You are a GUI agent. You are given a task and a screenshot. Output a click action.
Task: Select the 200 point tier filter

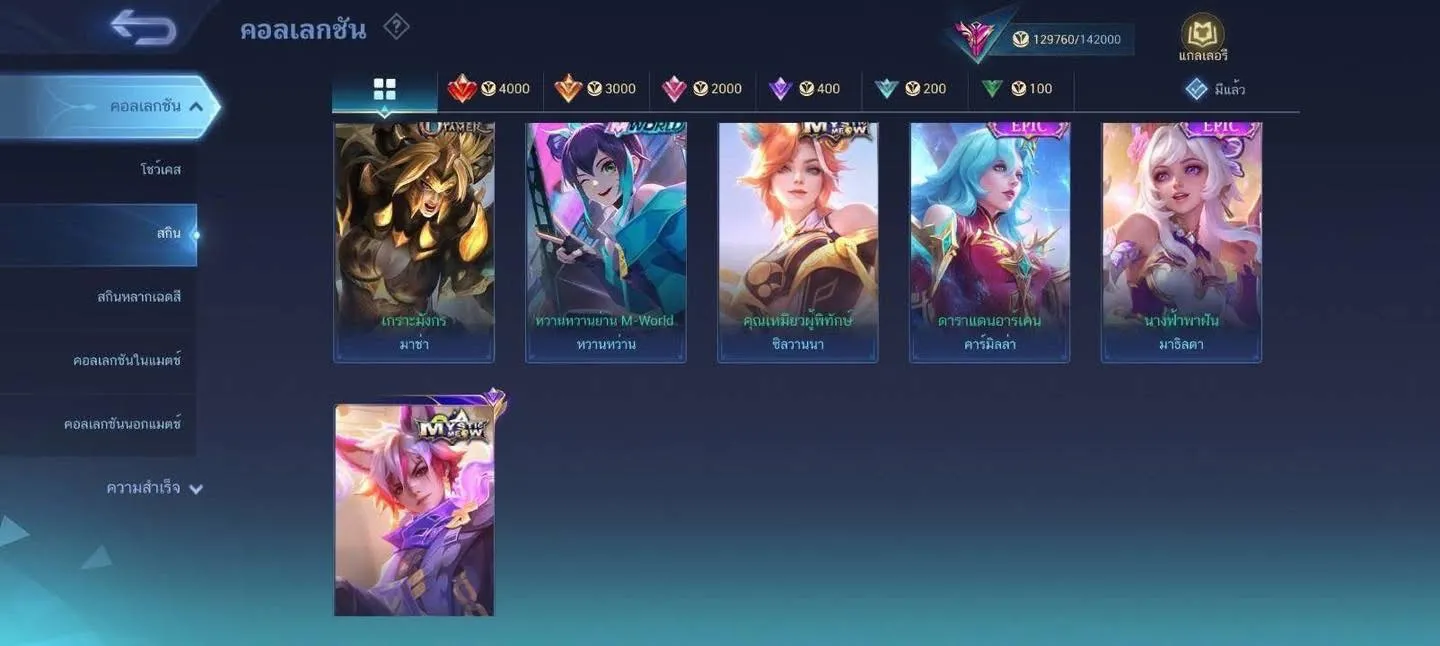click(x=911, y=89)
